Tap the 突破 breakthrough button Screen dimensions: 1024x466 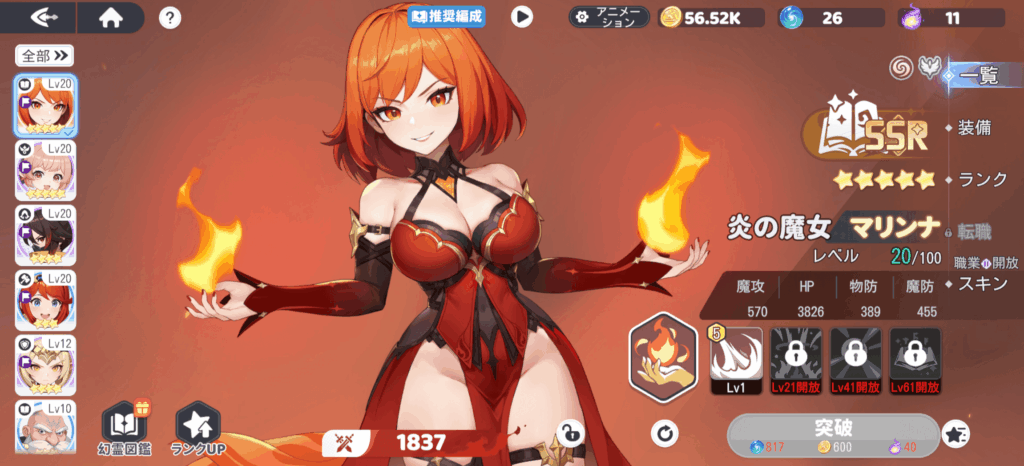pyautogui.click(x=833, y=433)
